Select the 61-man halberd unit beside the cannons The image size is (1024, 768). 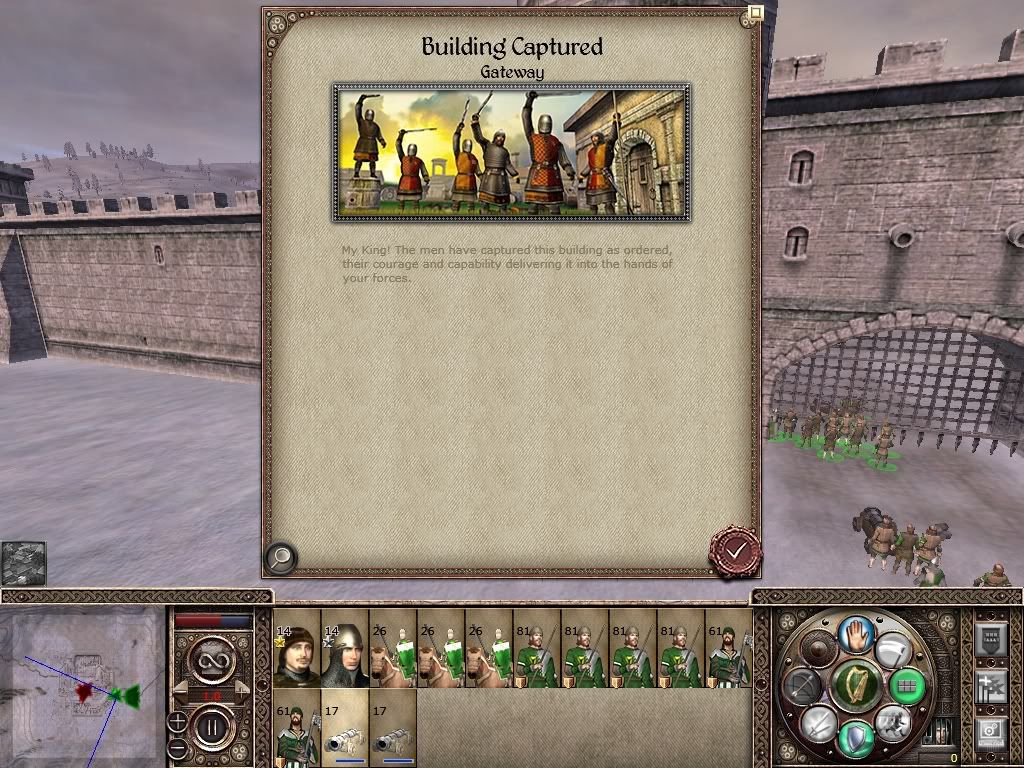pos(296,729)
